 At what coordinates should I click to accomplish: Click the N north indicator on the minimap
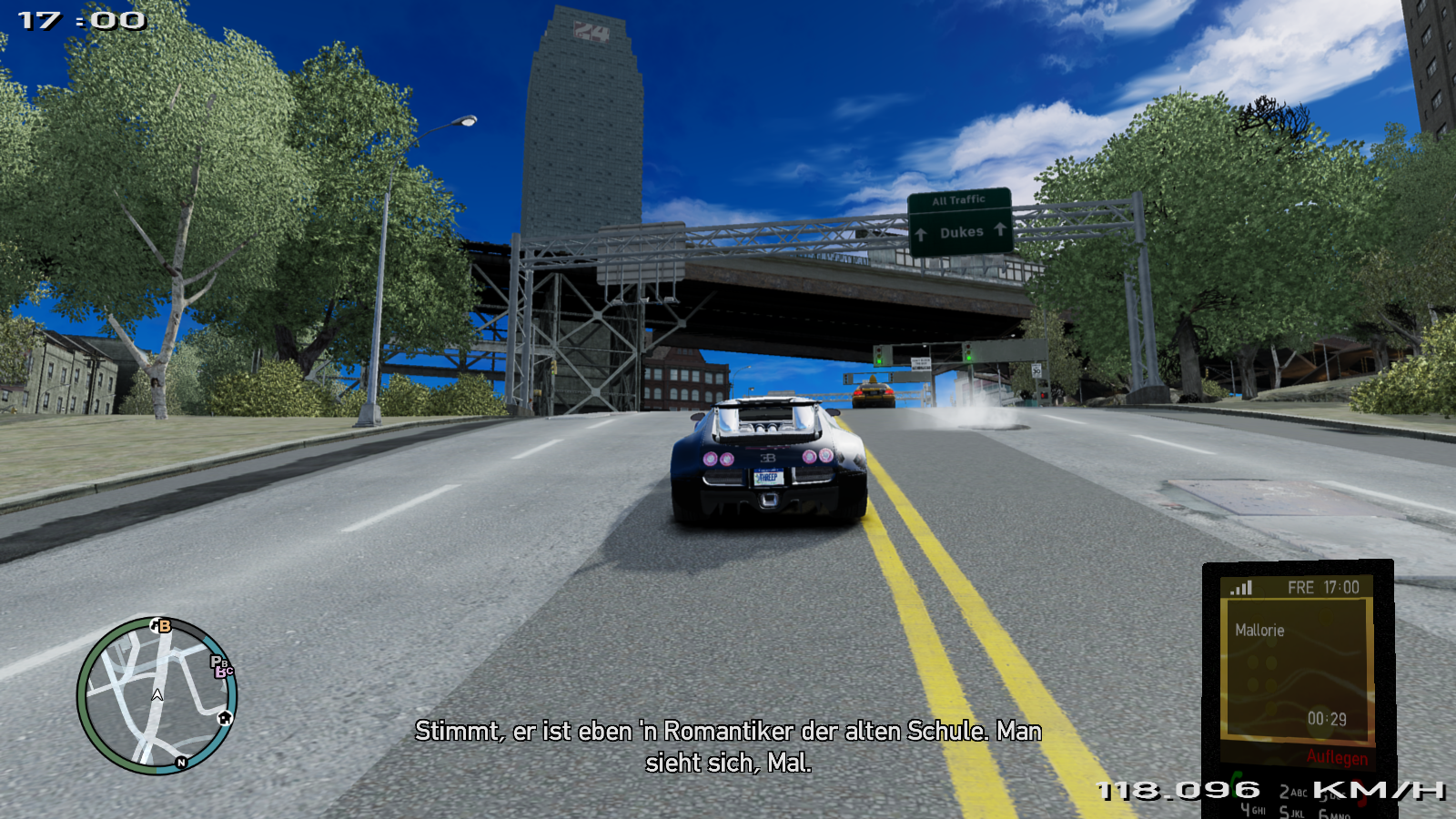point(181,763)
